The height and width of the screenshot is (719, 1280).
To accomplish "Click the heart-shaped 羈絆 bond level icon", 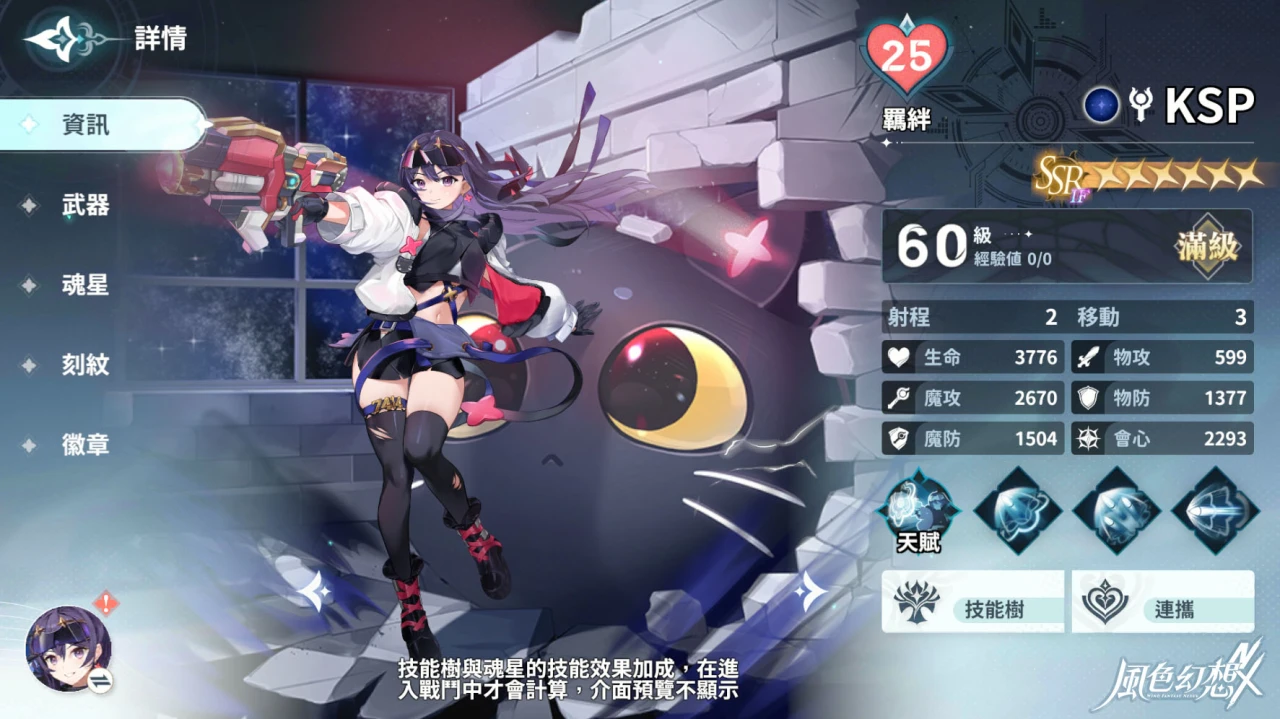I will (x=907, y=58).
